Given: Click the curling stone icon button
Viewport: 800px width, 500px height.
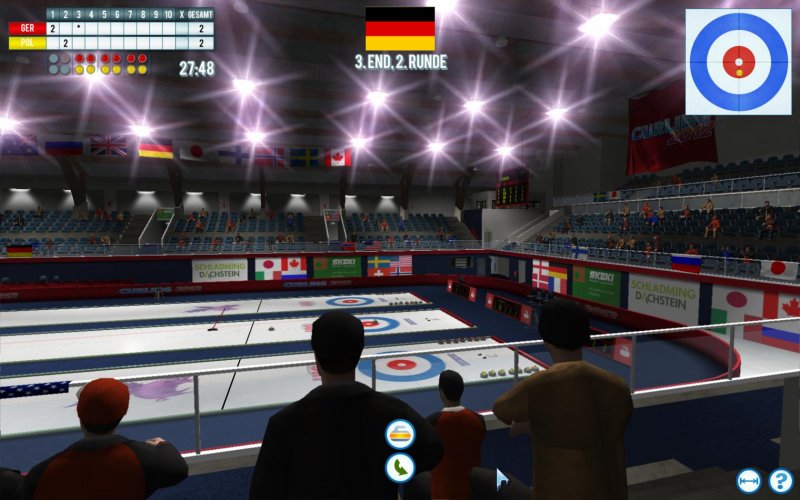Looking at the screenshot, I should (x=400, y=433).
